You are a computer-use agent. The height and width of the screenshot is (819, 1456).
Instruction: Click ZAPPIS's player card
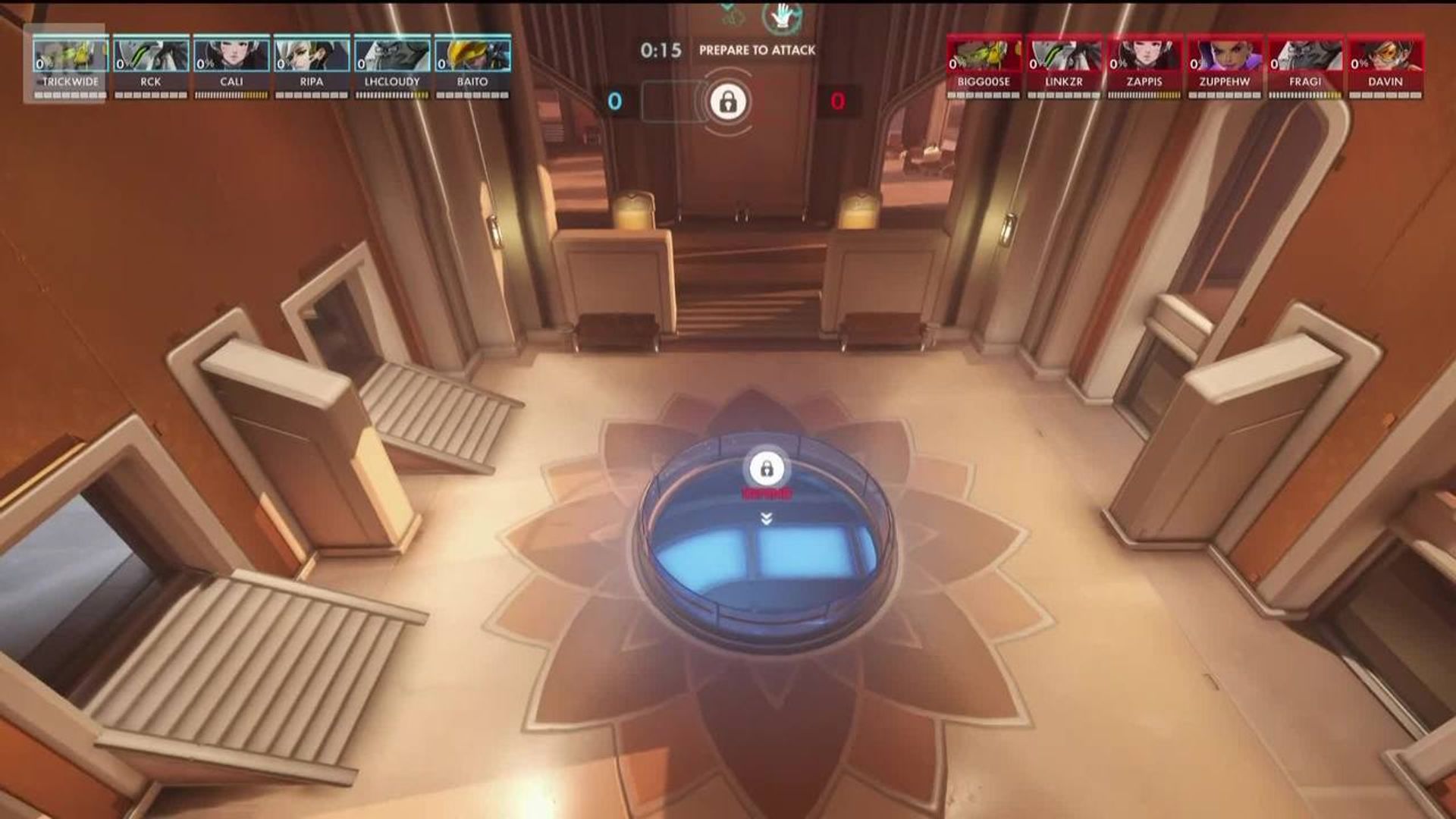(x=1144, y=64)
